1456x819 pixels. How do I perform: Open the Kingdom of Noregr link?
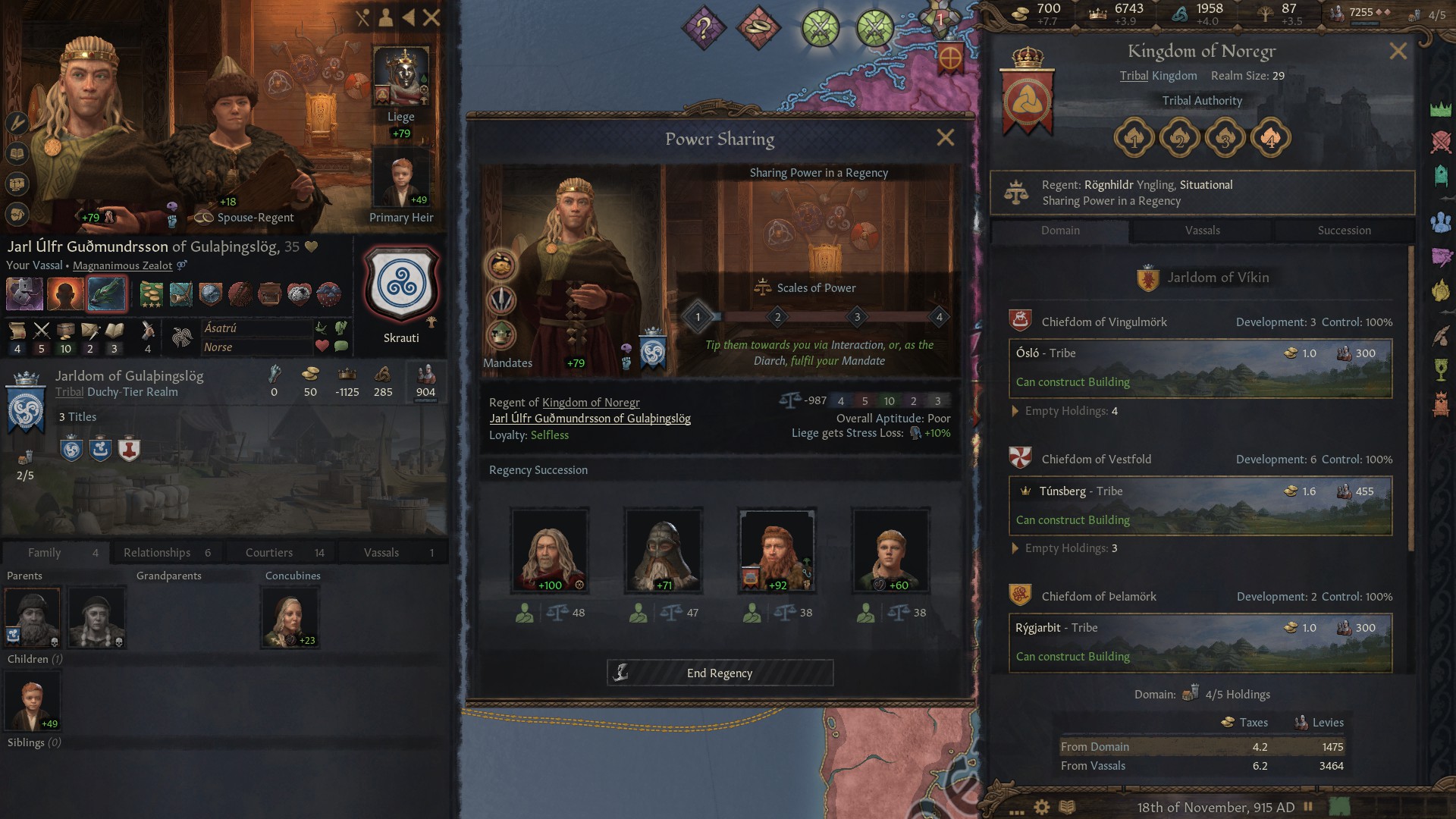(591, 402)
